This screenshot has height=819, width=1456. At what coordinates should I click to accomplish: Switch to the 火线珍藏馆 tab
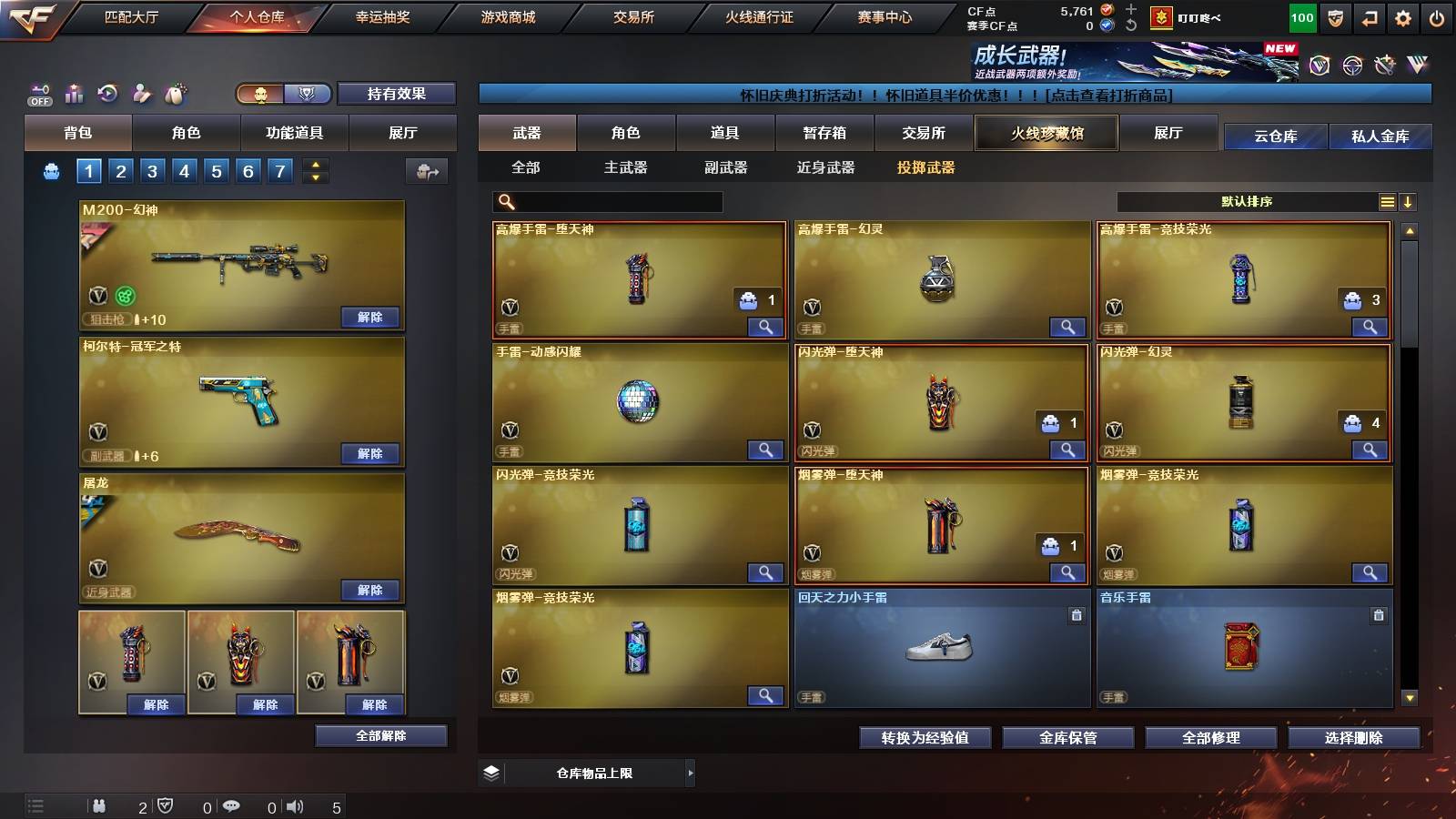pyautogui.click(x=1046, y=133)
